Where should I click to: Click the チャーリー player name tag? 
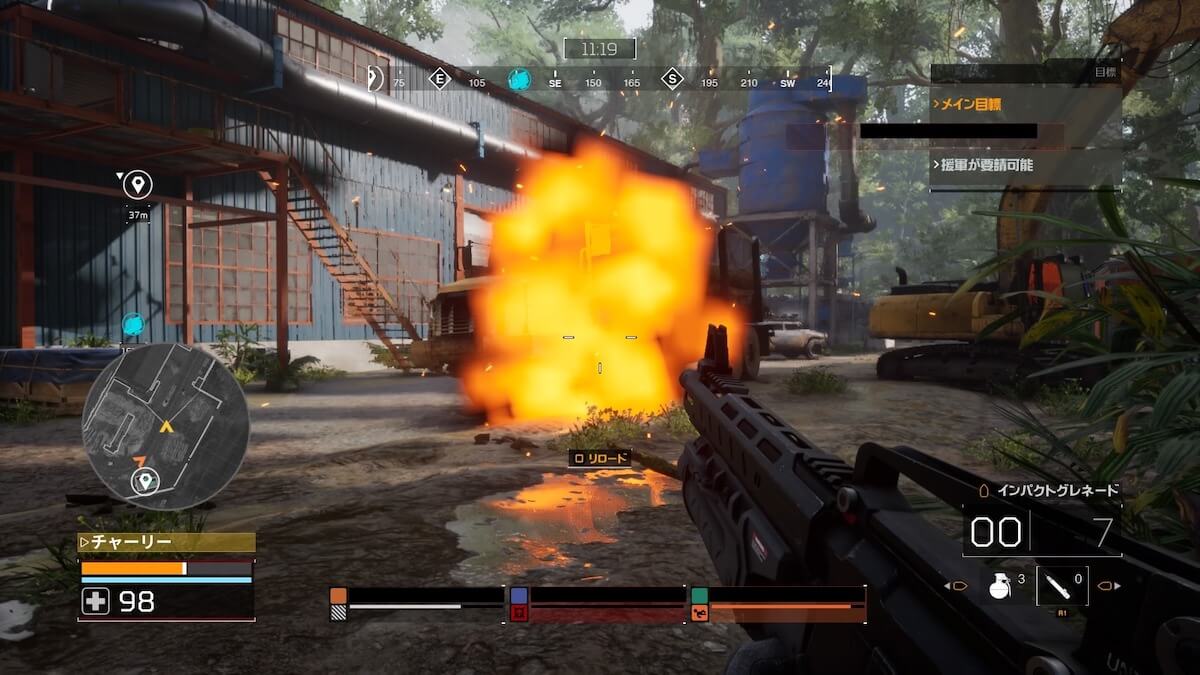tap(166, 543)
